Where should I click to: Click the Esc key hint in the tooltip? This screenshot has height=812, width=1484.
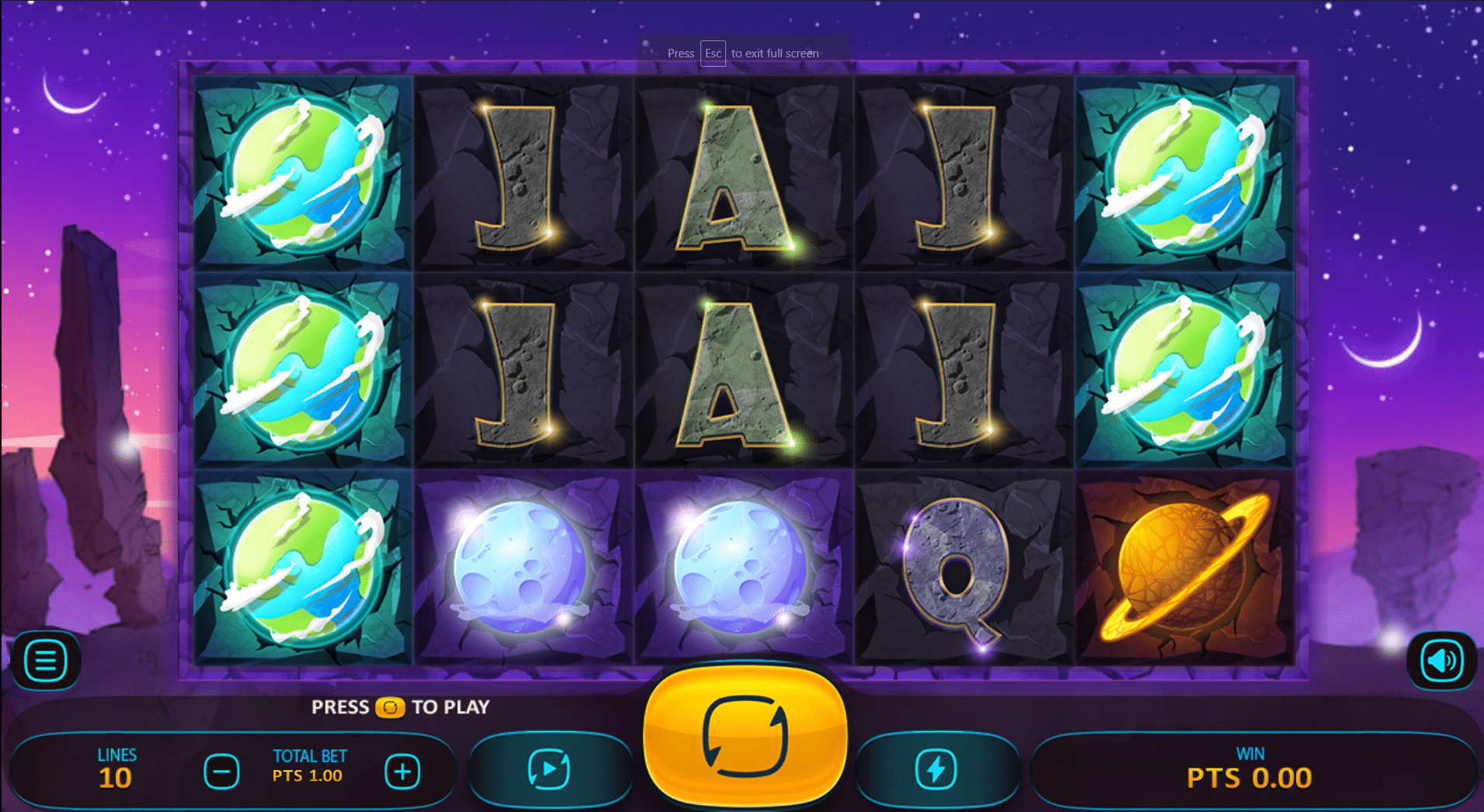tap(713, 54)
